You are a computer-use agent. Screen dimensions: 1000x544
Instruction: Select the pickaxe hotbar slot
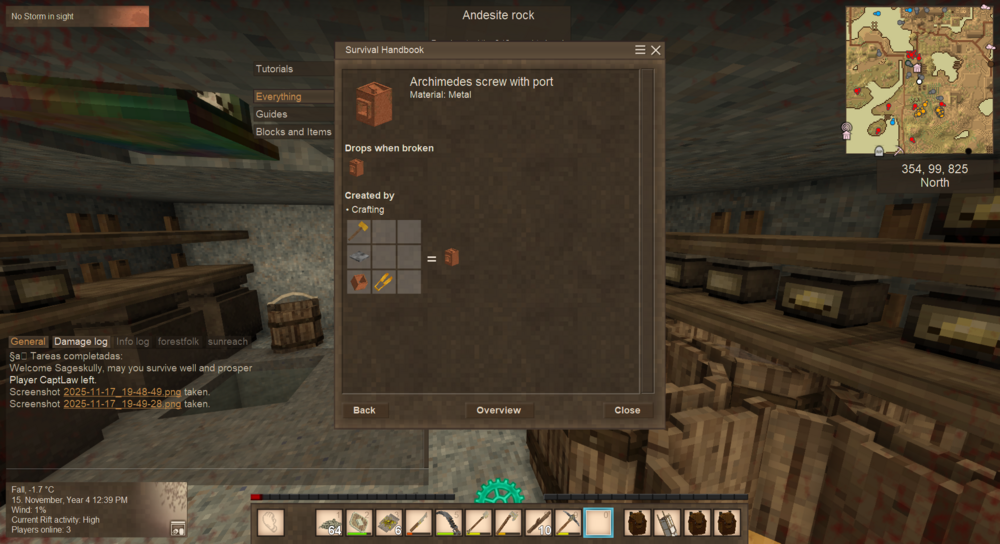[x=568, y=522]
